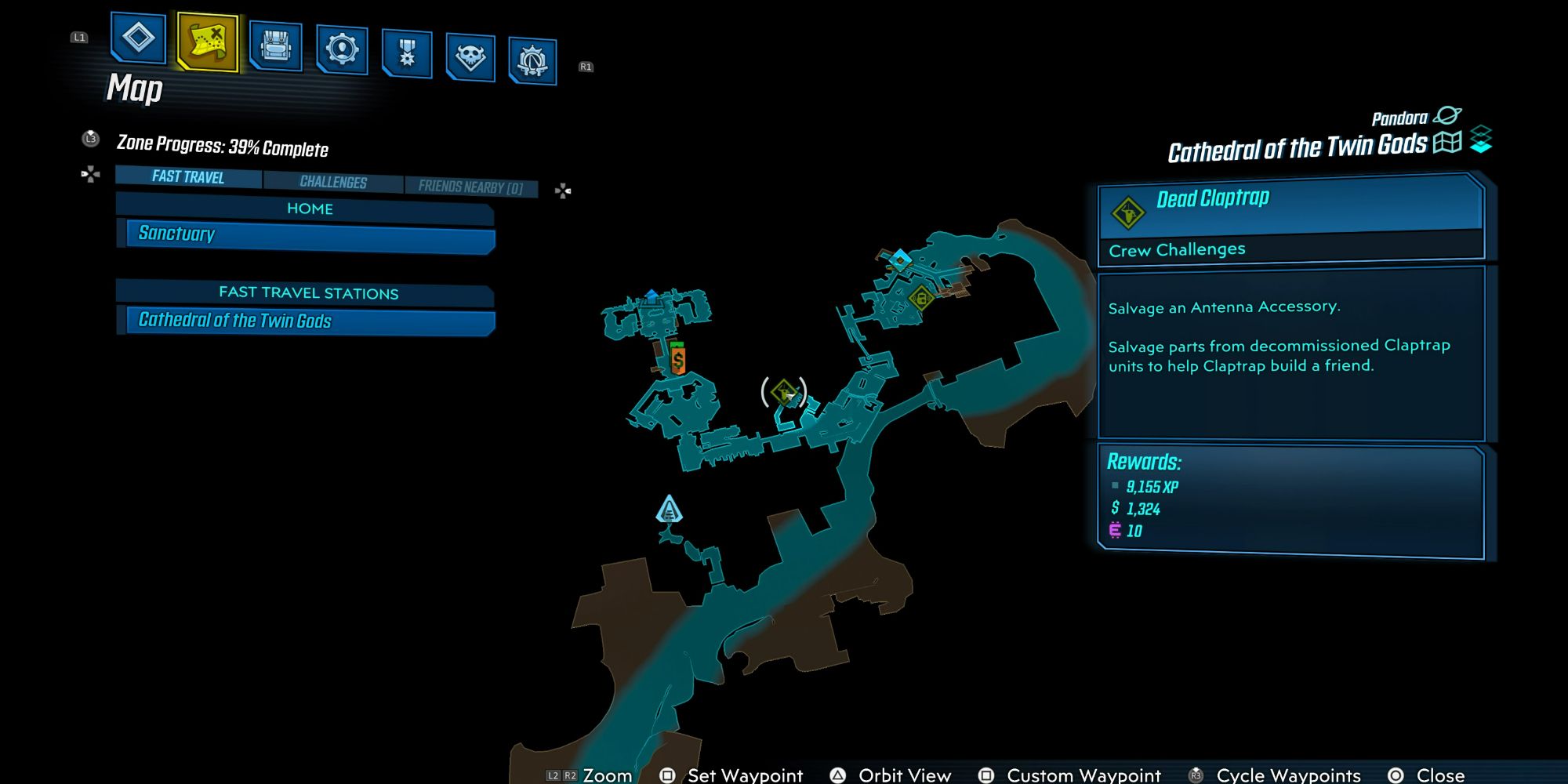Click the Dead Claptrap marker on map
Viewport: 1568px width, 784px height.
pyautogui.click(x=783, y=392)
